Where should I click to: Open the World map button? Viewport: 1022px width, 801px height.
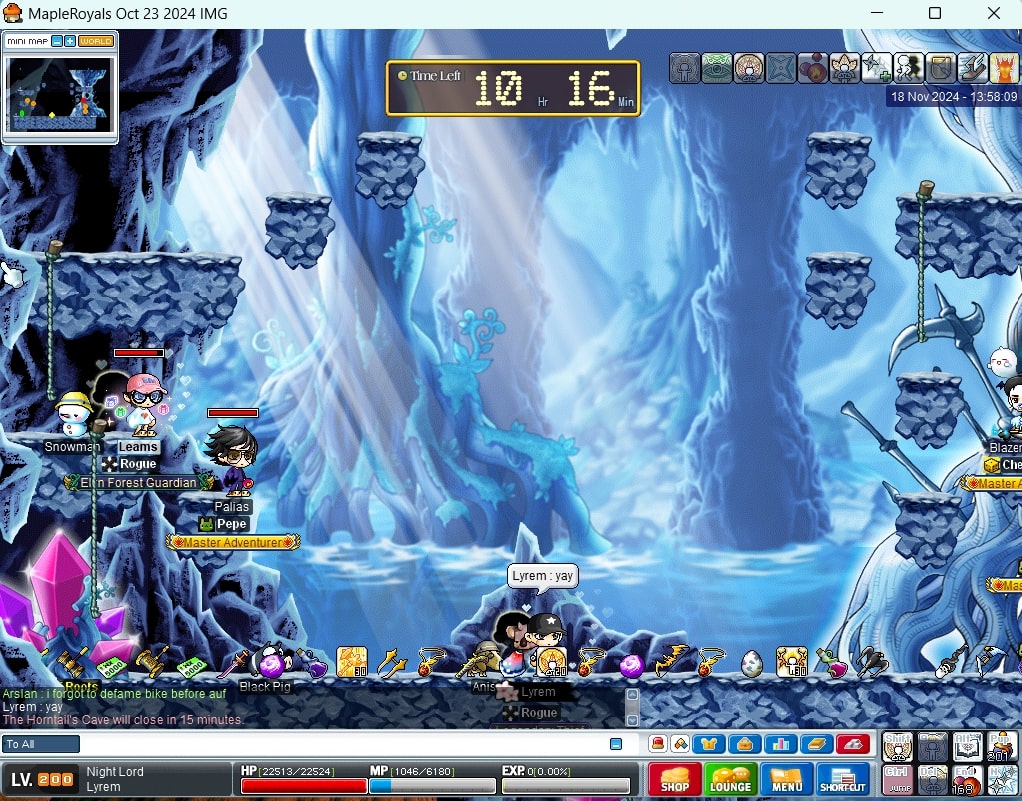click(96, 41)
